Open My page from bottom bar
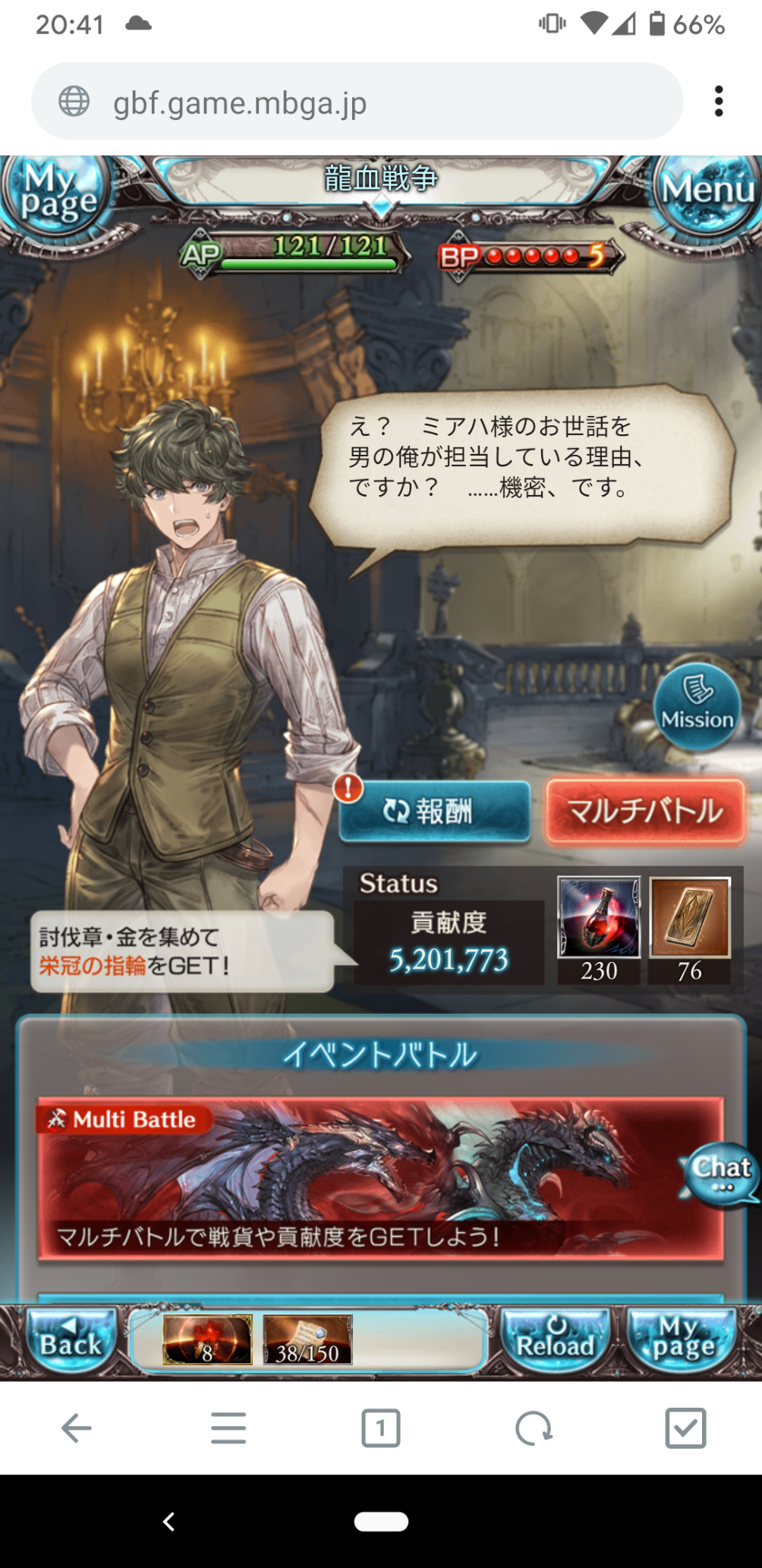Screen dimensions: 762x1568 tap(682, 1339)
